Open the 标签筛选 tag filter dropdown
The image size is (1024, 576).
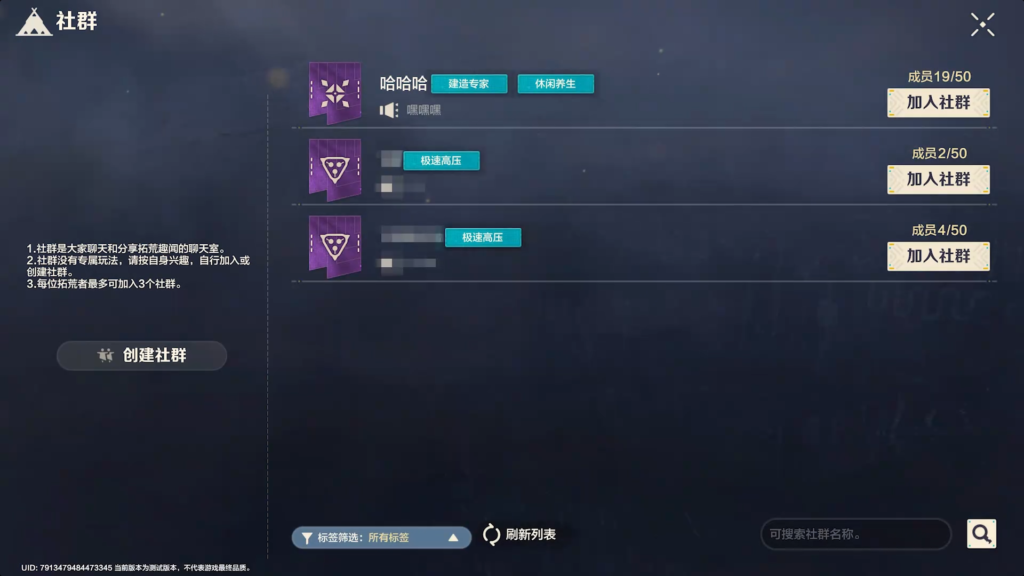coord(381,537)
